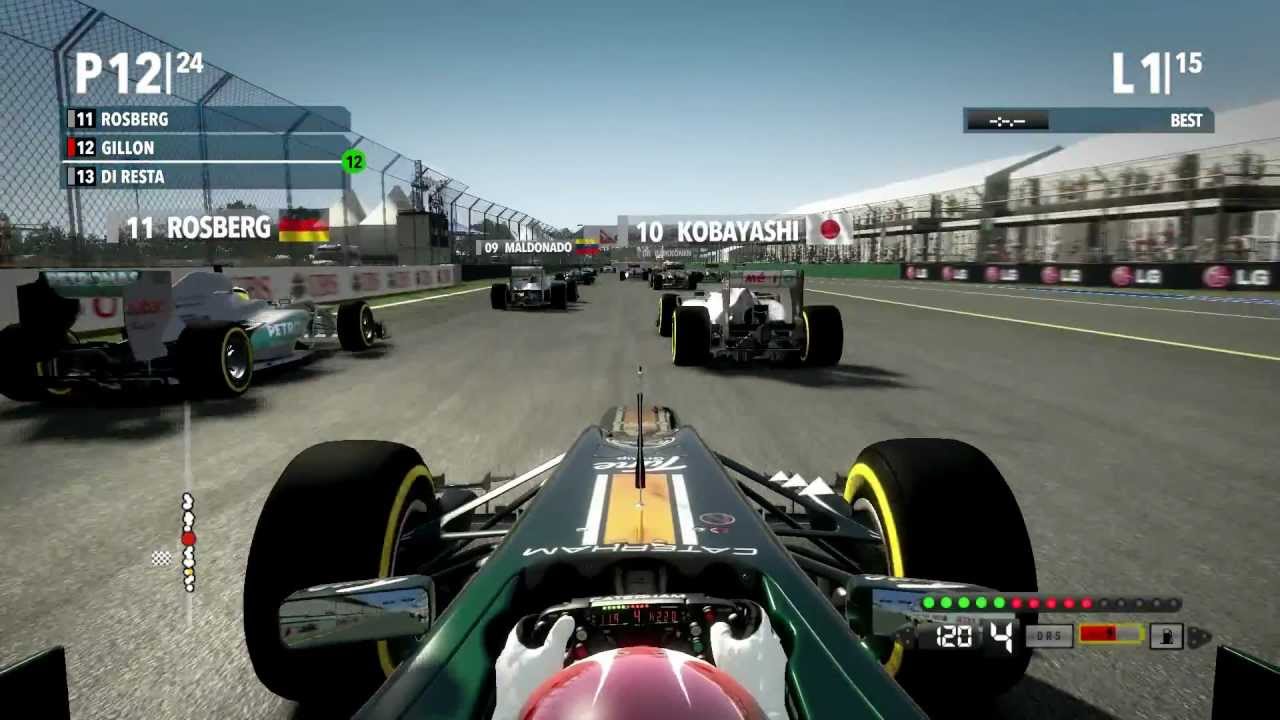Image resolution: width=1280 pixels, height=720 pixels.
Task: Click the BEST label on the timing bar
Action: tap(1186, 121)
